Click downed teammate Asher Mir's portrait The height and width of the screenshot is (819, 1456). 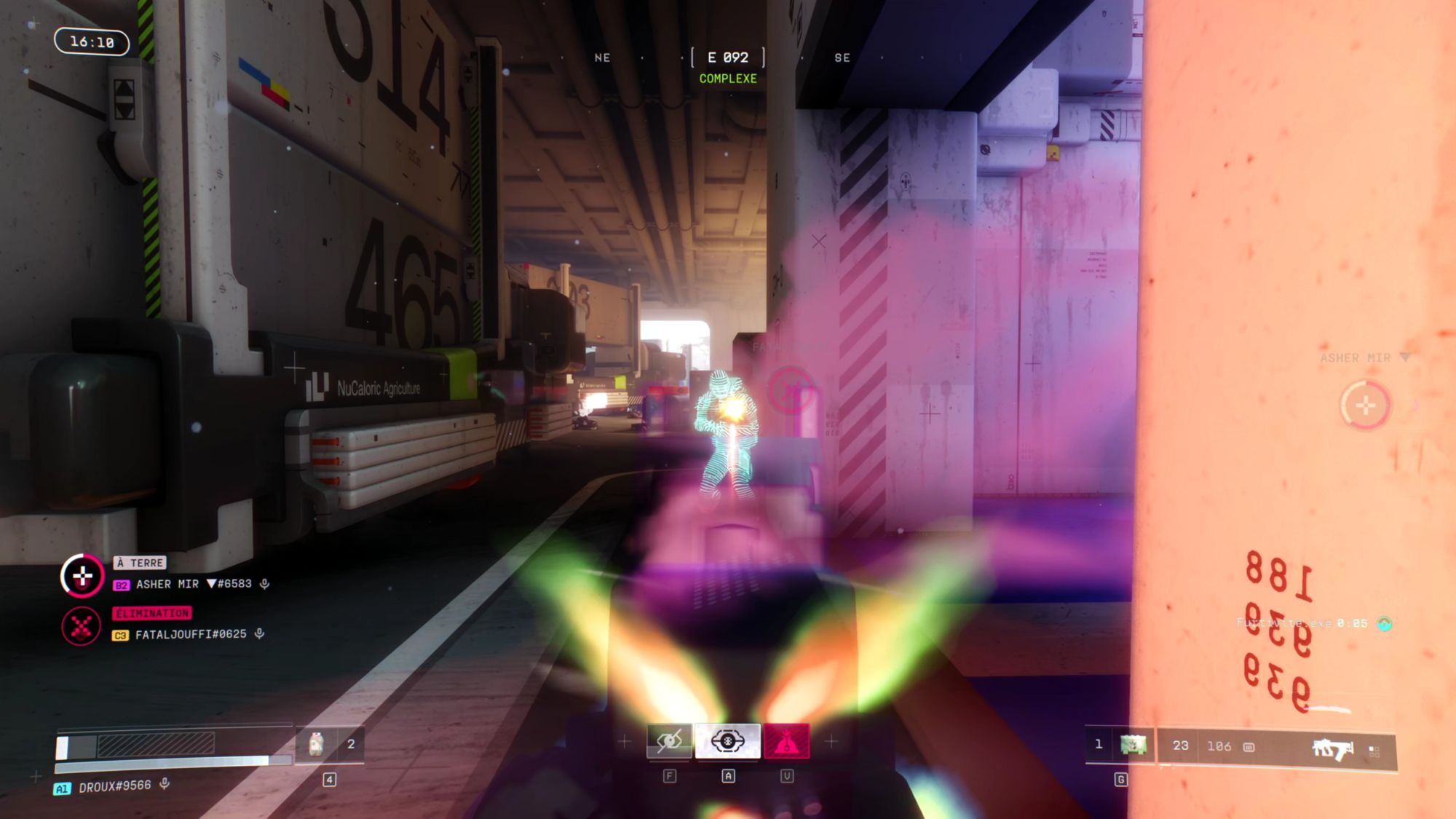[82, 577]
